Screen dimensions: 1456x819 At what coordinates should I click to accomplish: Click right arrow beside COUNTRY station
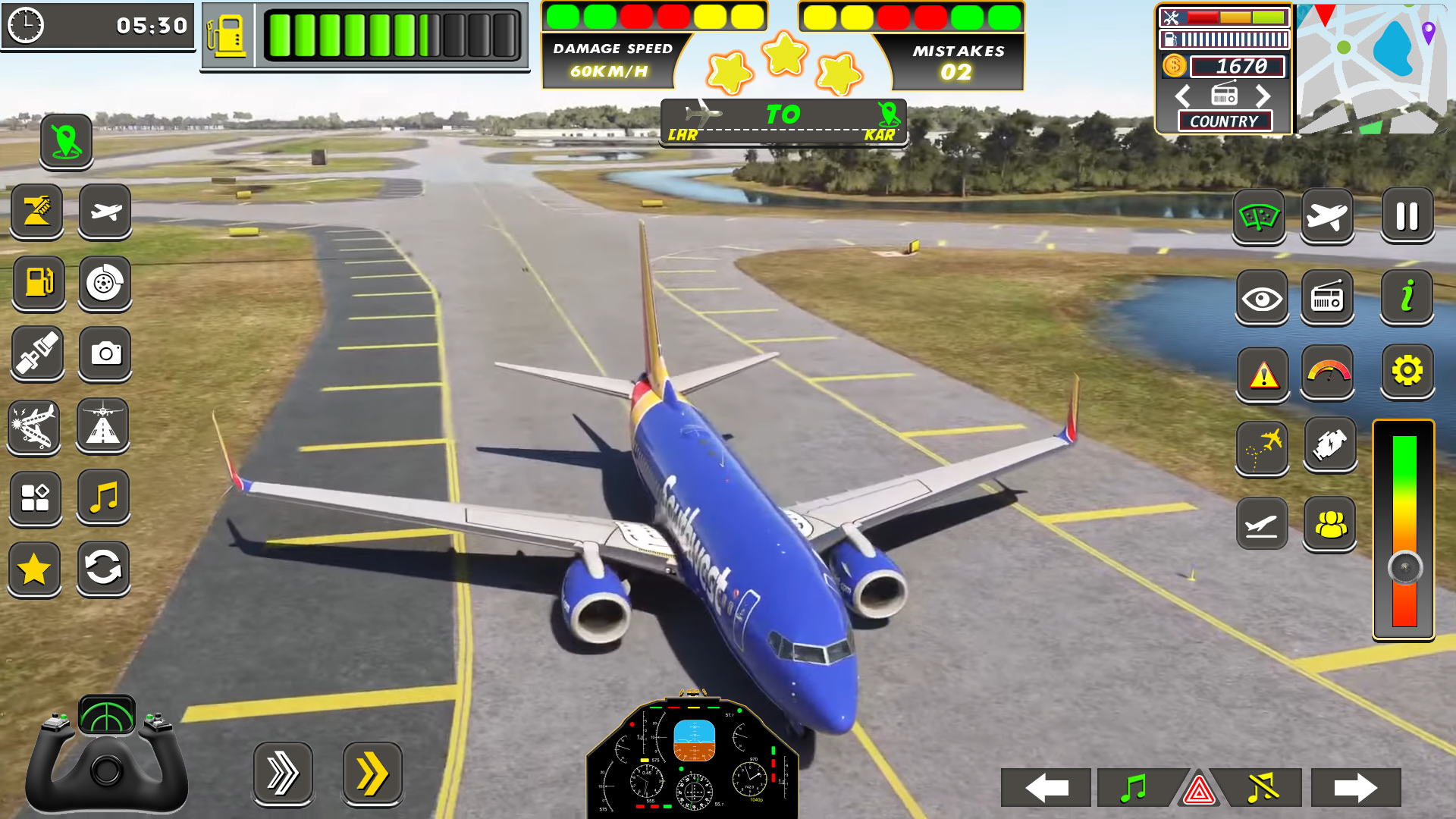pyautogui.click(x=1263, y=96)
